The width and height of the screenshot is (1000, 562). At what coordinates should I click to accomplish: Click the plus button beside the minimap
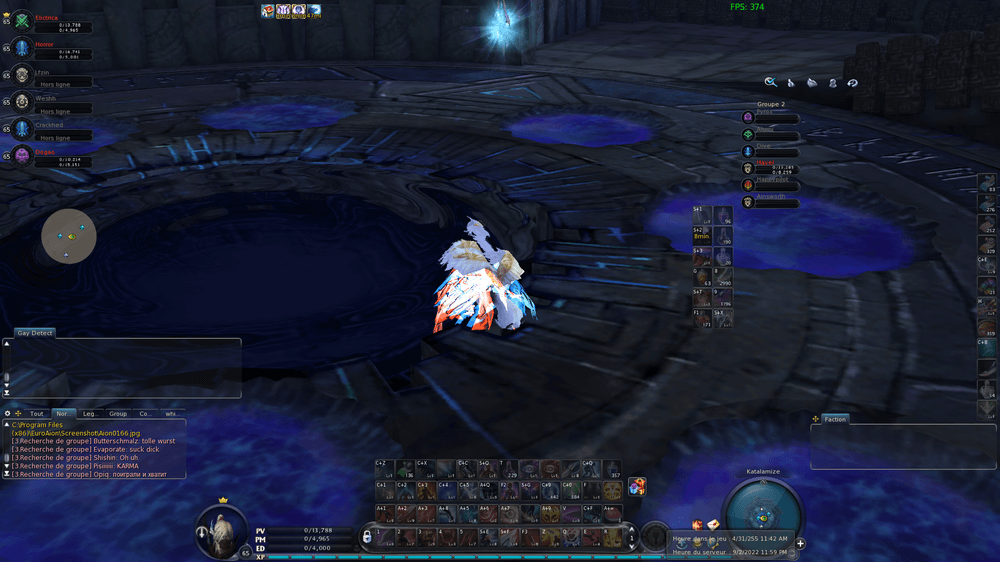[x=800, y=544]
